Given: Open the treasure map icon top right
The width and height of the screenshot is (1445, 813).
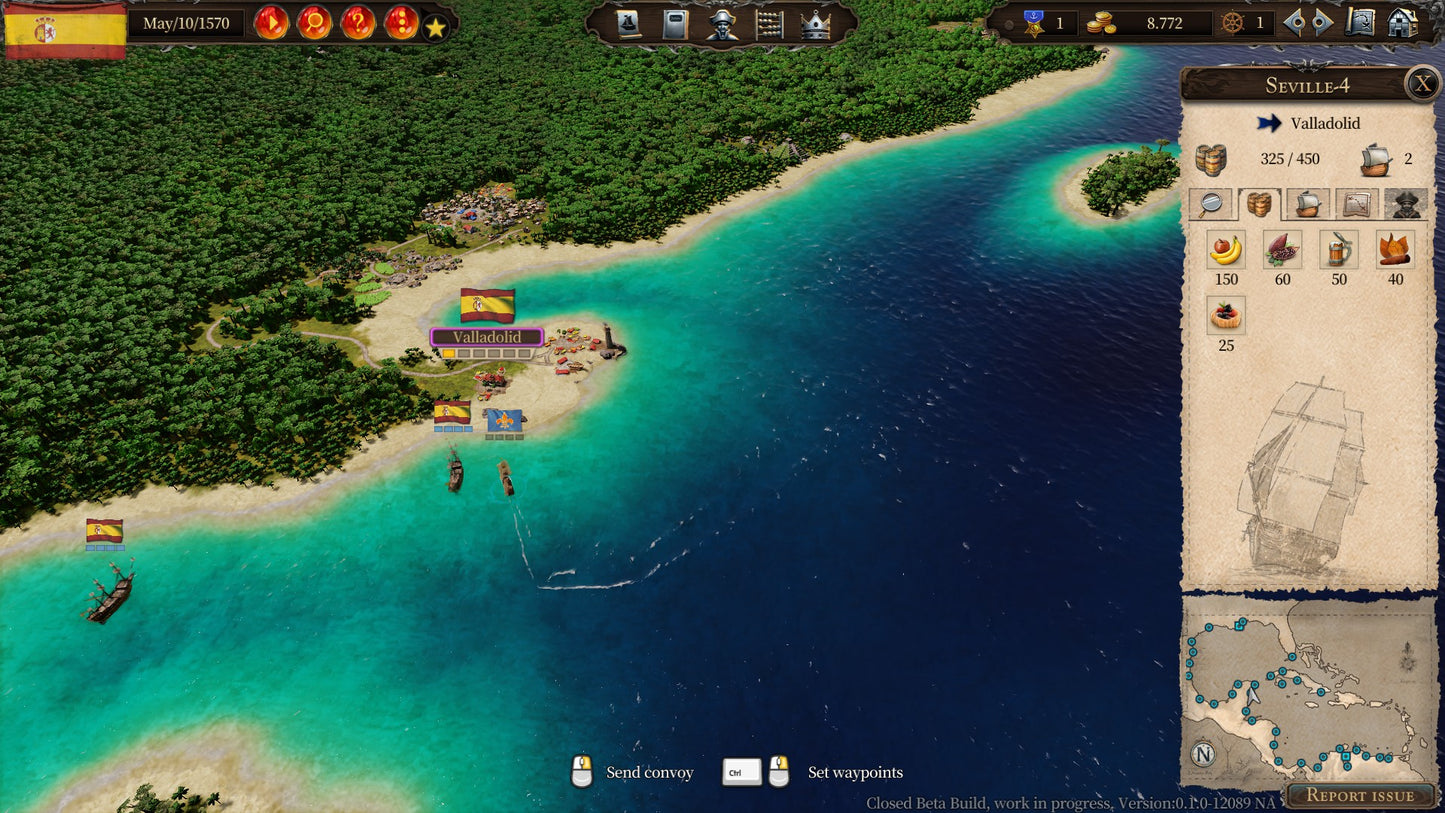Looking at the screenshot, I should [x=1362, y=23].
